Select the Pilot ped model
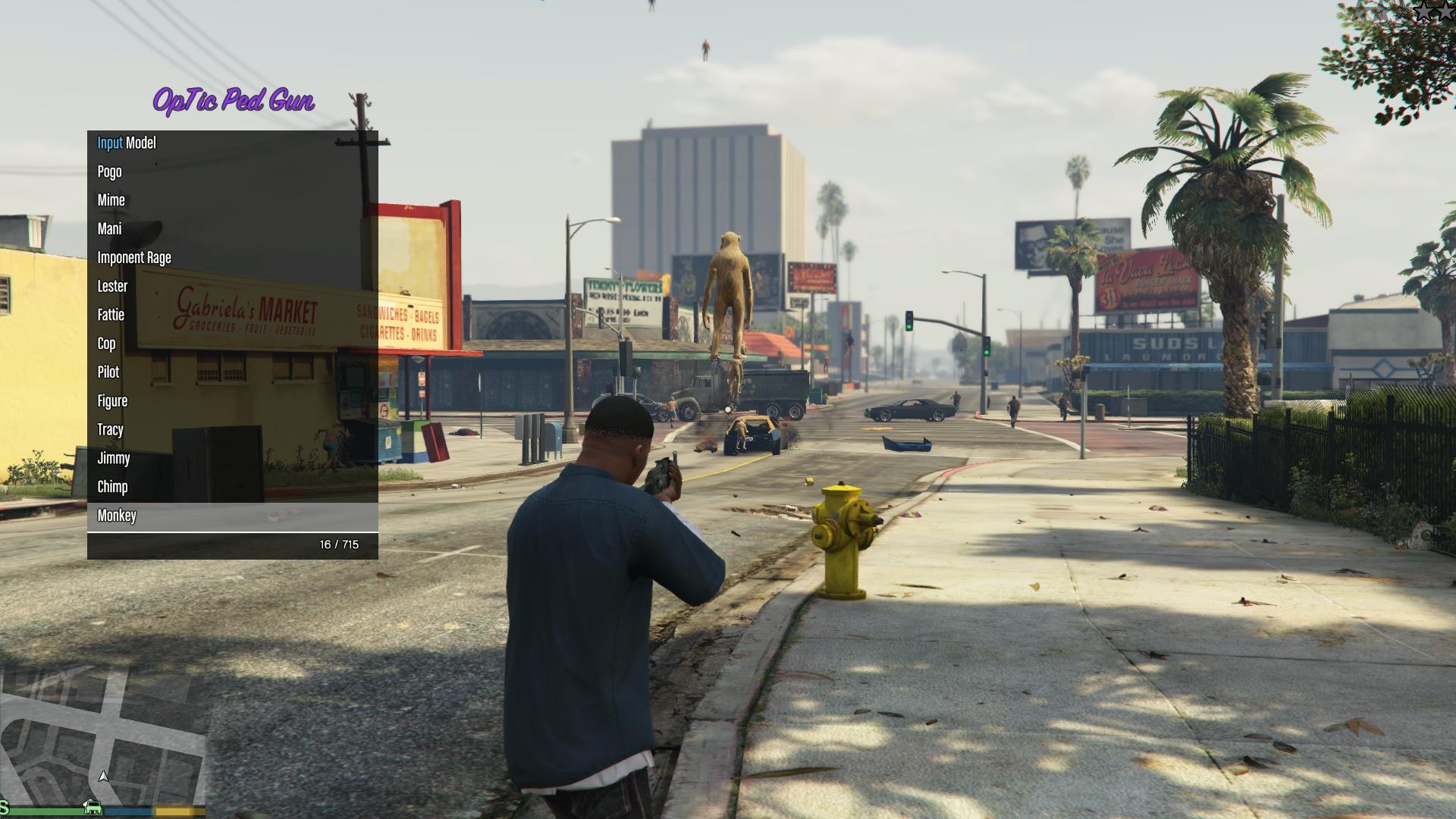Screen dimensions: 1456x819 [x=108, y=372]
